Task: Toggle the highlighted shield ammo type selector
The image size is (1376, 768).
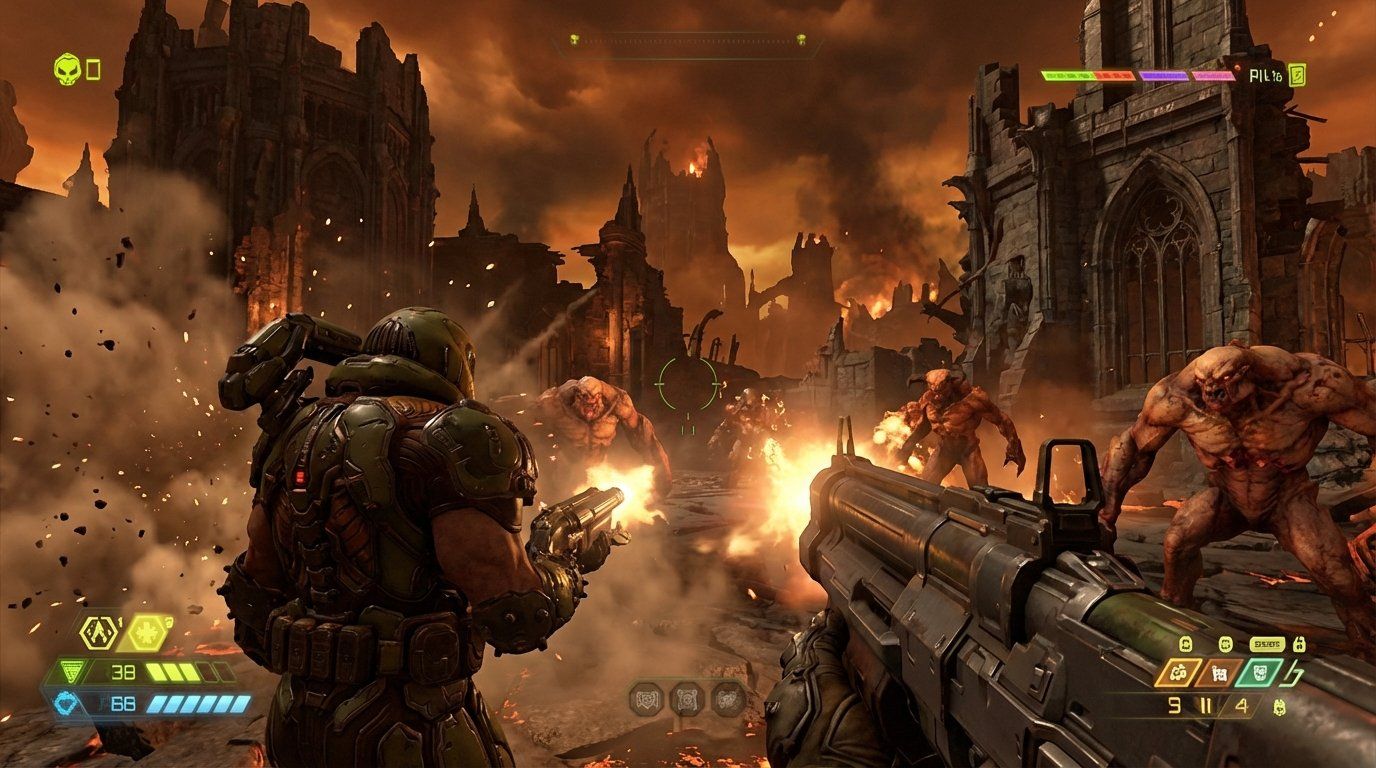Action: (x=1259, y=672)
